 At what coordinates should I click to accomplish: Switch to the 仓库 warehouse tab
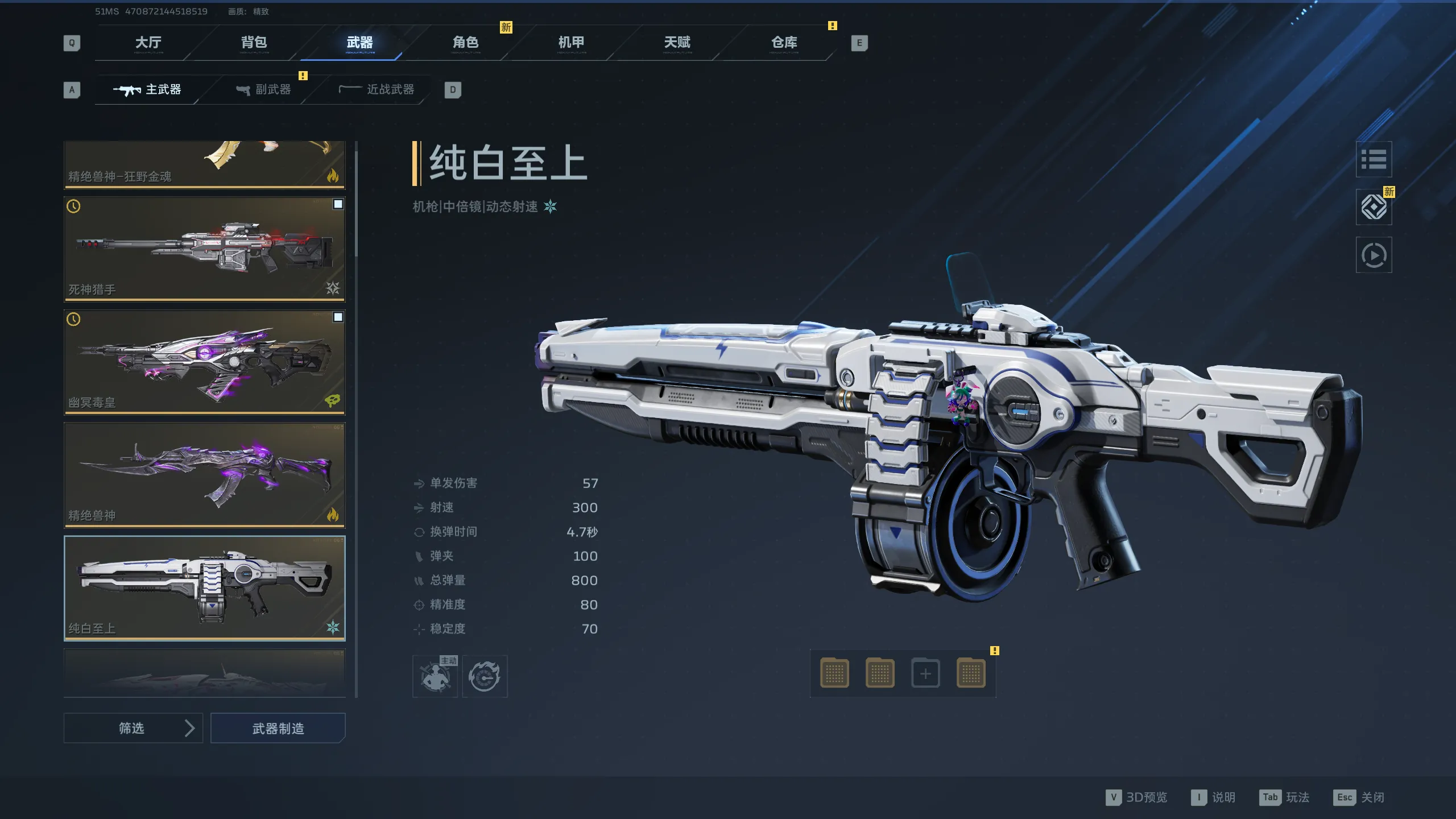coord(784,43)
